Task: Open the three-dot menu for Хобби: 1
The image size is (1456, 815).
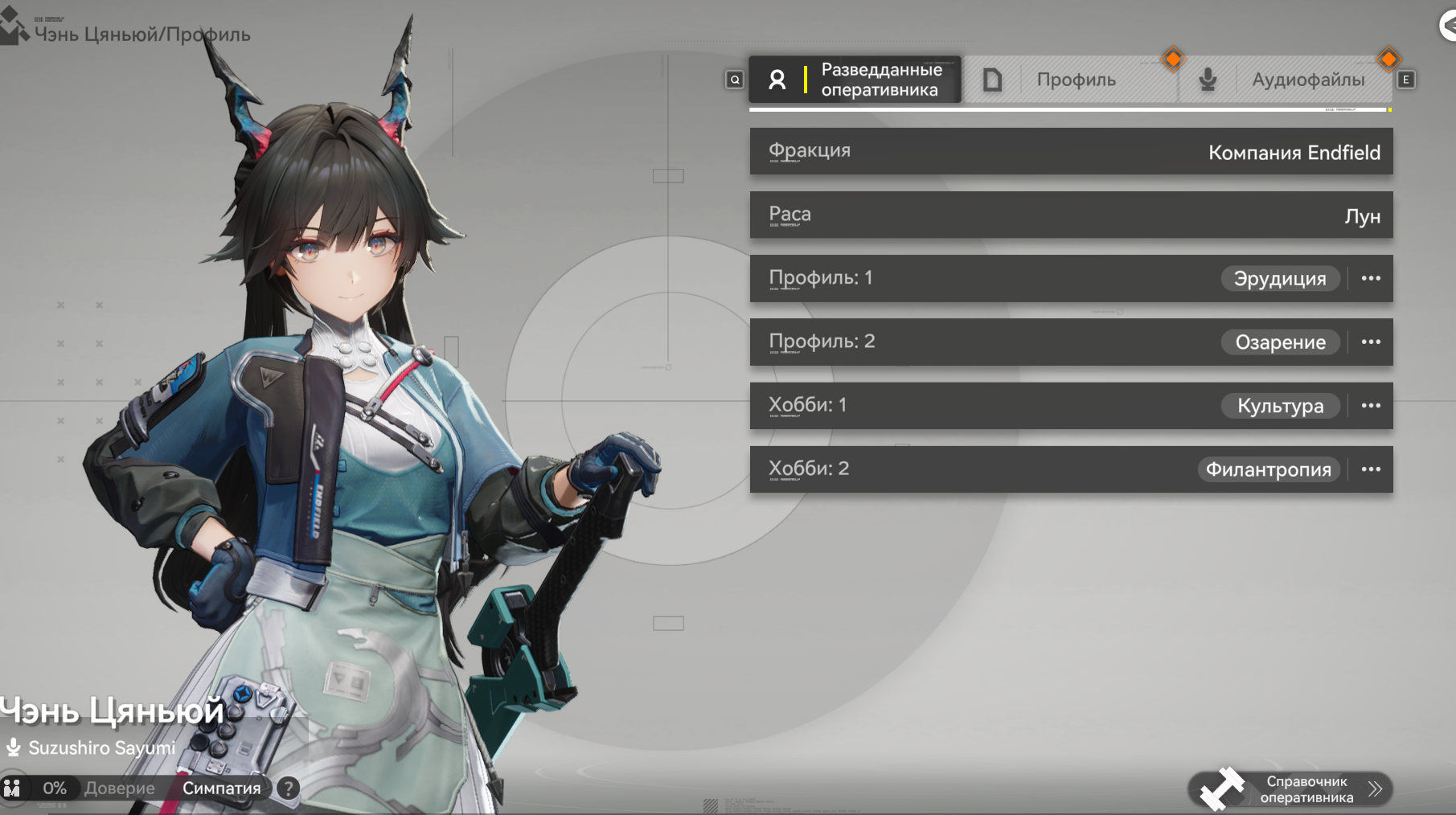Action: click(x=1371, y=405)
